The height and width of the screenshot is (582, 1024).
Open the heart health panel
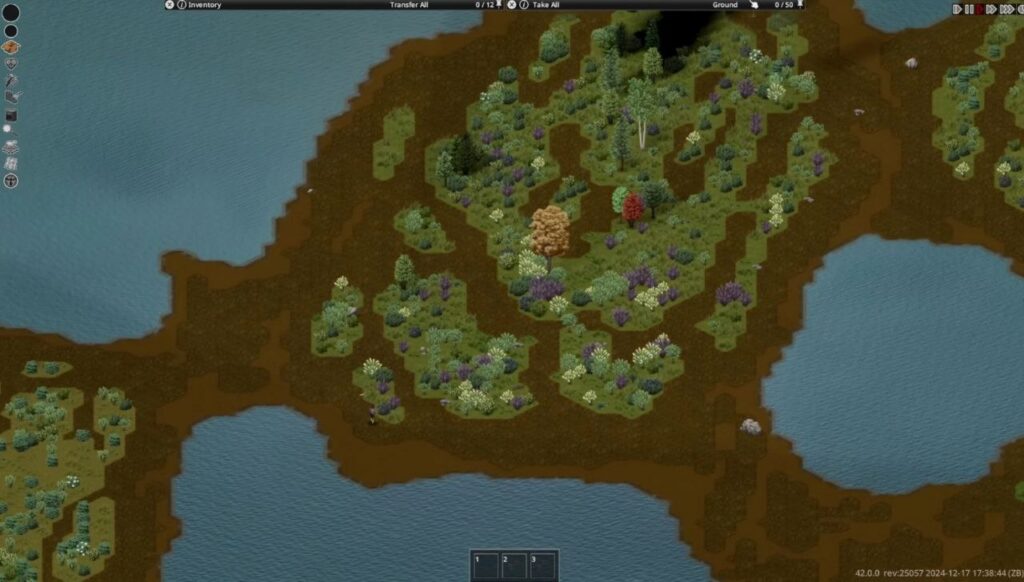click(x=11, y=63)
